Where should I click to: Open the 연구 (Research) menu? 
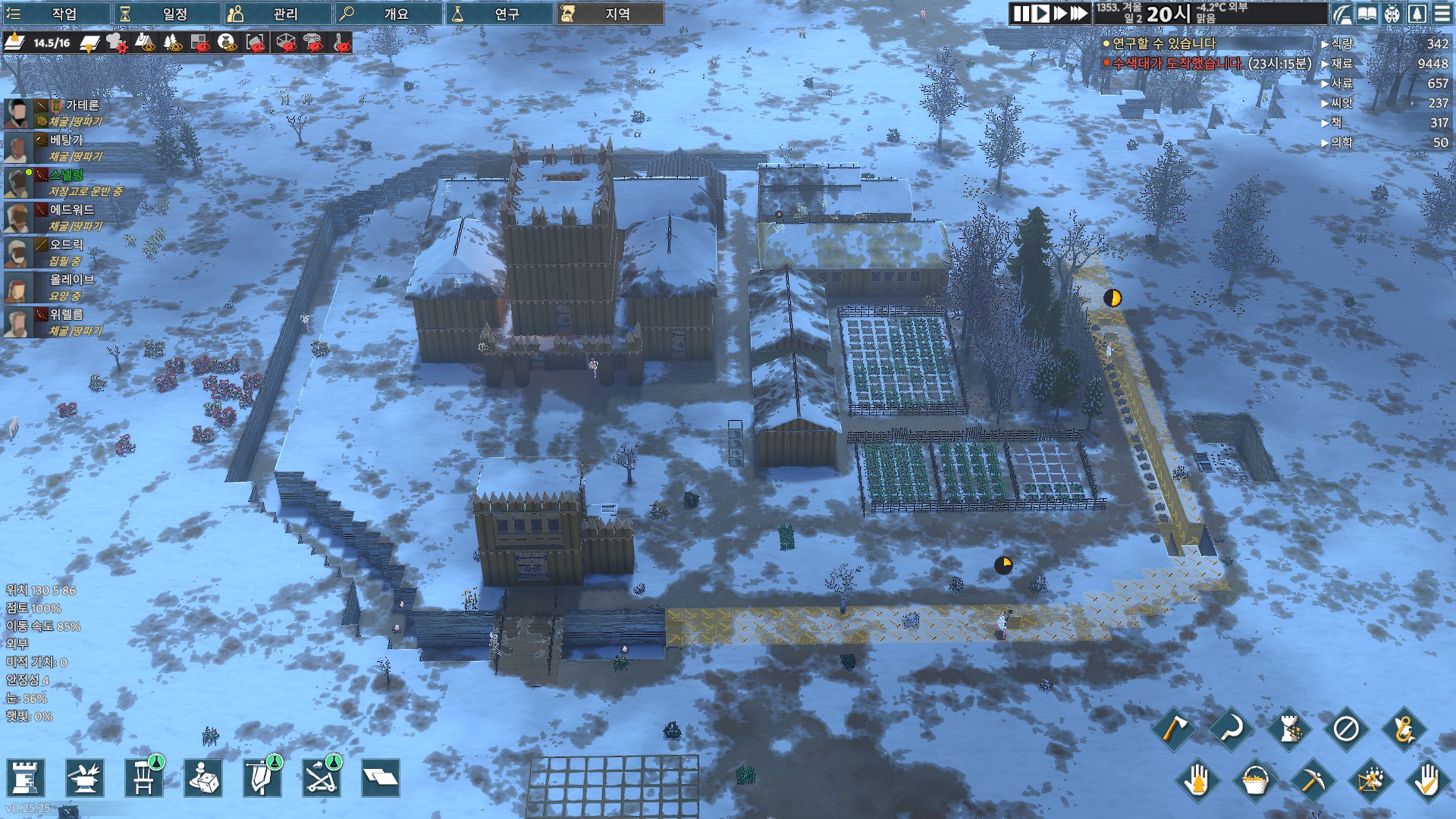click(499, 14)
